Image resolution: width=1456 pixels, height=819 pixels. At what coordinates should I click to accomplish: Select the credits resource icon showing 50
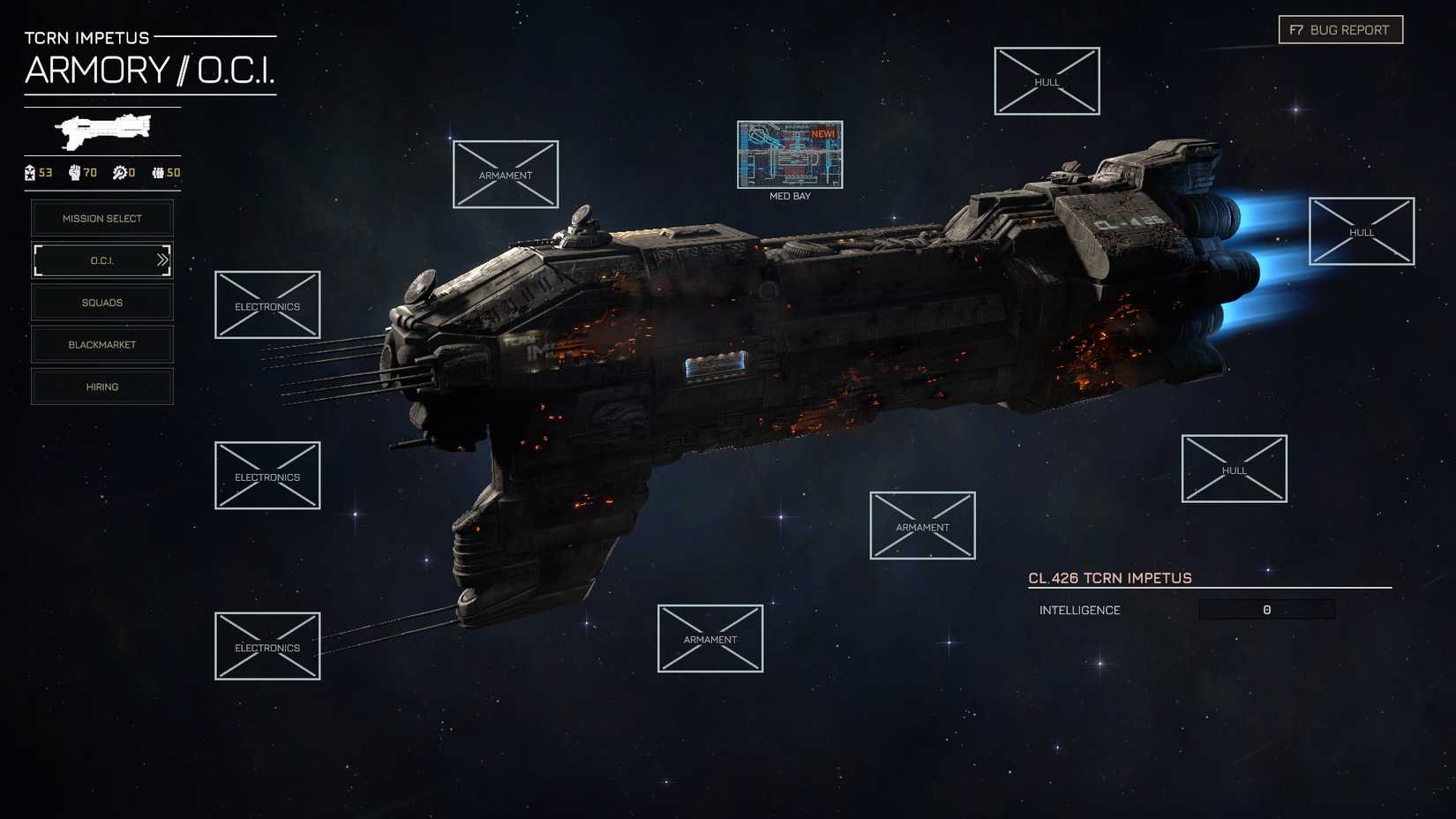157,173
